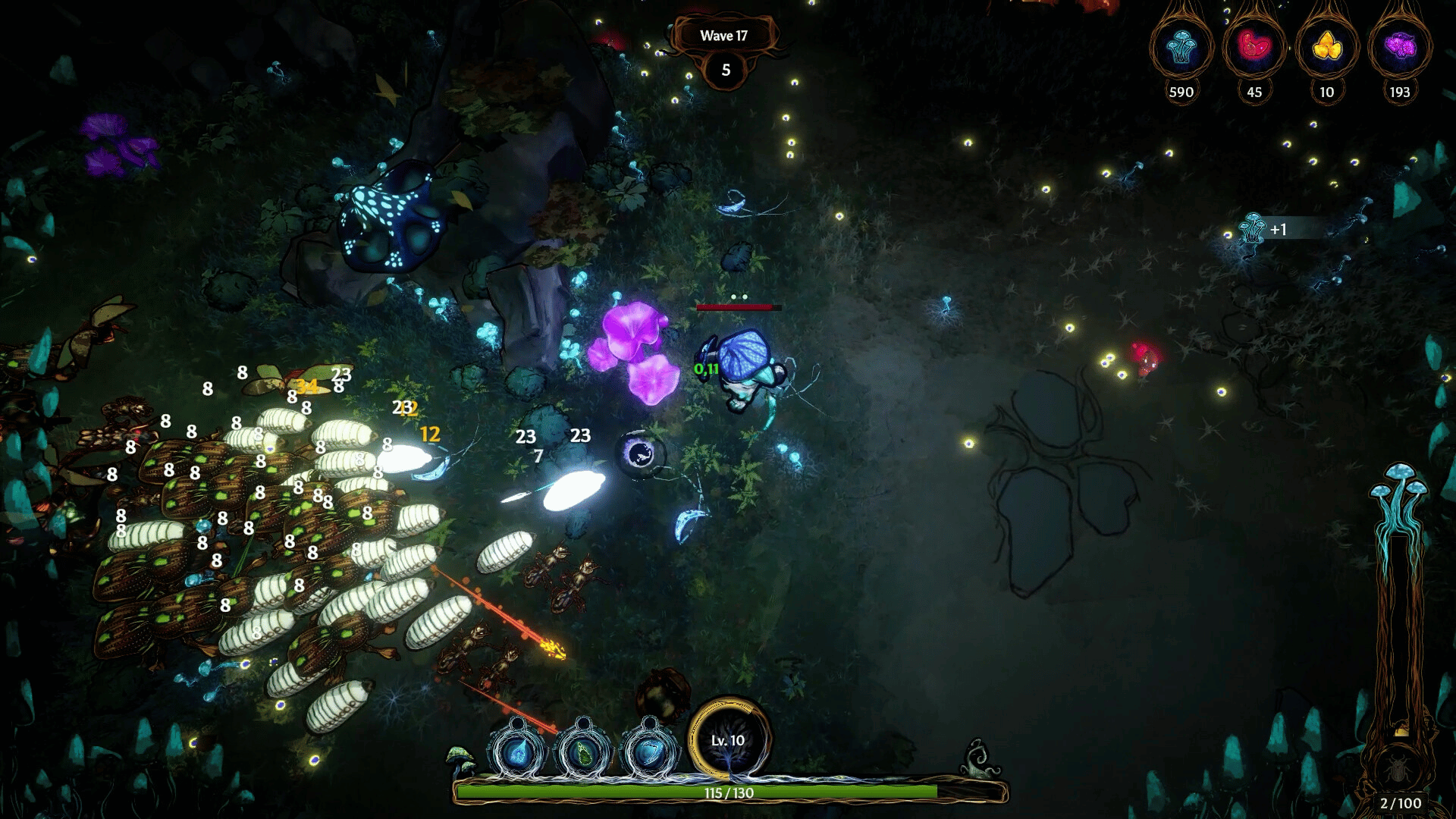
Task: Select the yellow crystal resource icon
Action: pyautogui.click(x=1326, y=48)
